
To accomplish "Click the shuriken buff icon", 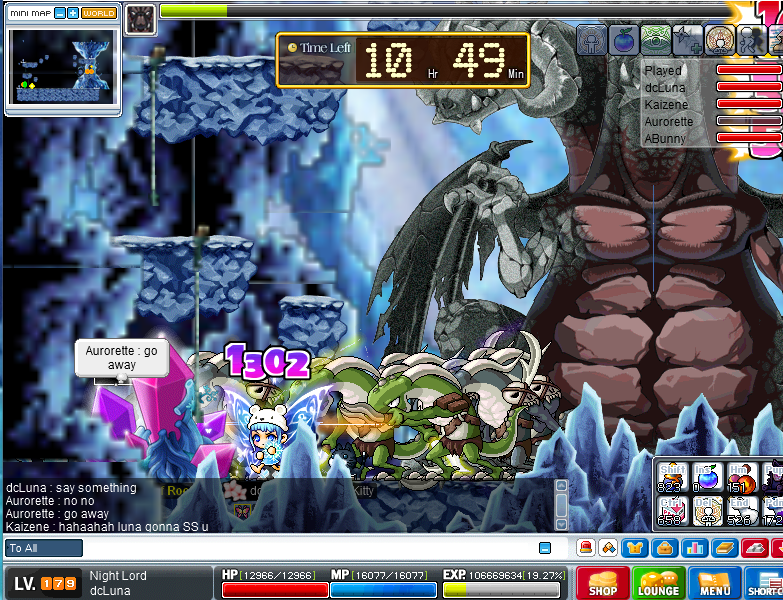I will [687, 40].
